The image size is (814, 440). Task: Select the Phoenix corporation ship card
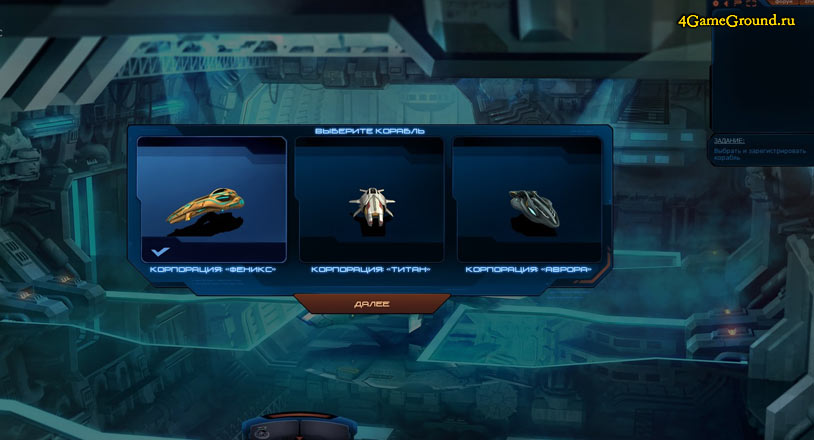point(212,200)
